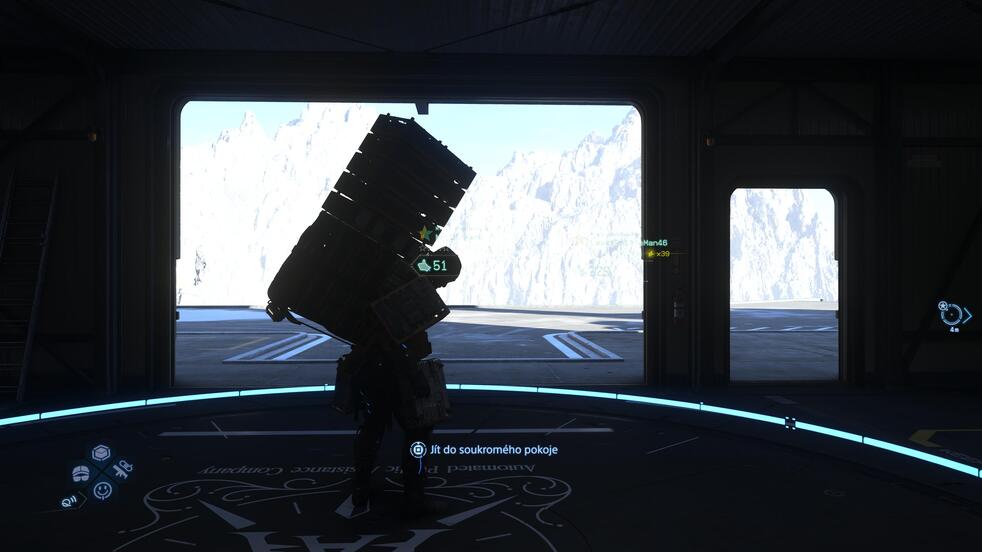Open the weapon icon in the quick wheel
The width and height of the screenshot is (982, 552).
coord(122,469)
